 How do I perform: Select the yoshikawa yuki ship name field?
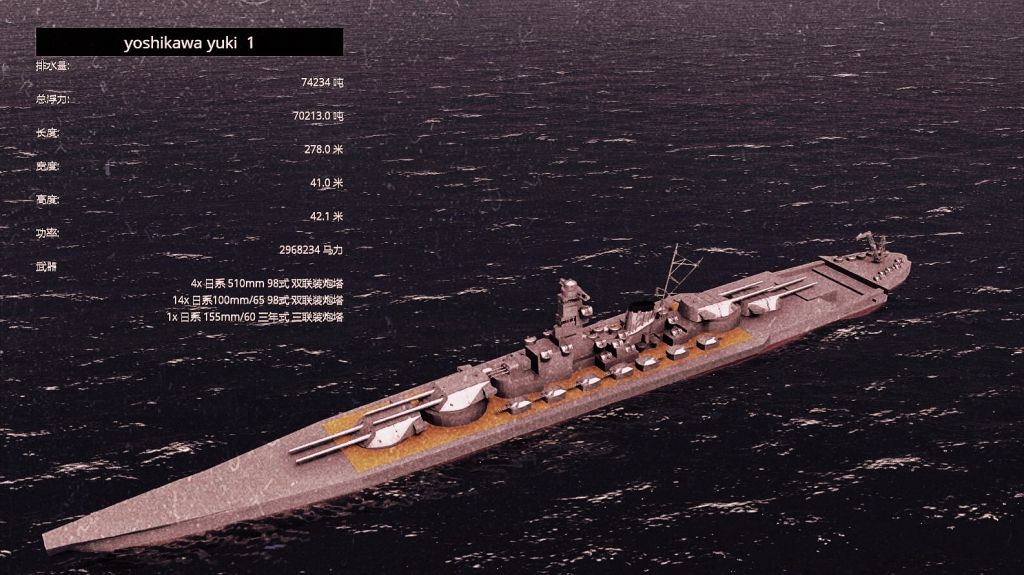tap(189, 42)
